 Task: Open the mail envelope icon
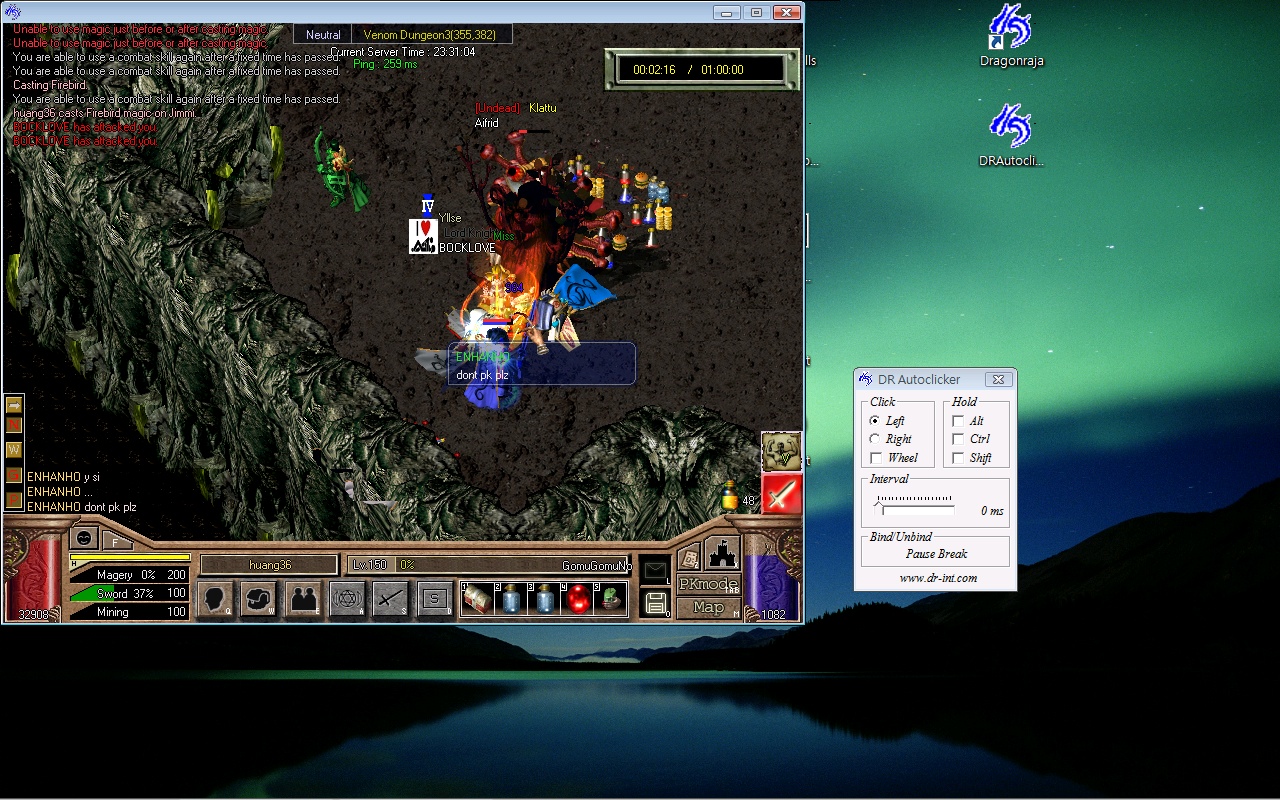654,571
